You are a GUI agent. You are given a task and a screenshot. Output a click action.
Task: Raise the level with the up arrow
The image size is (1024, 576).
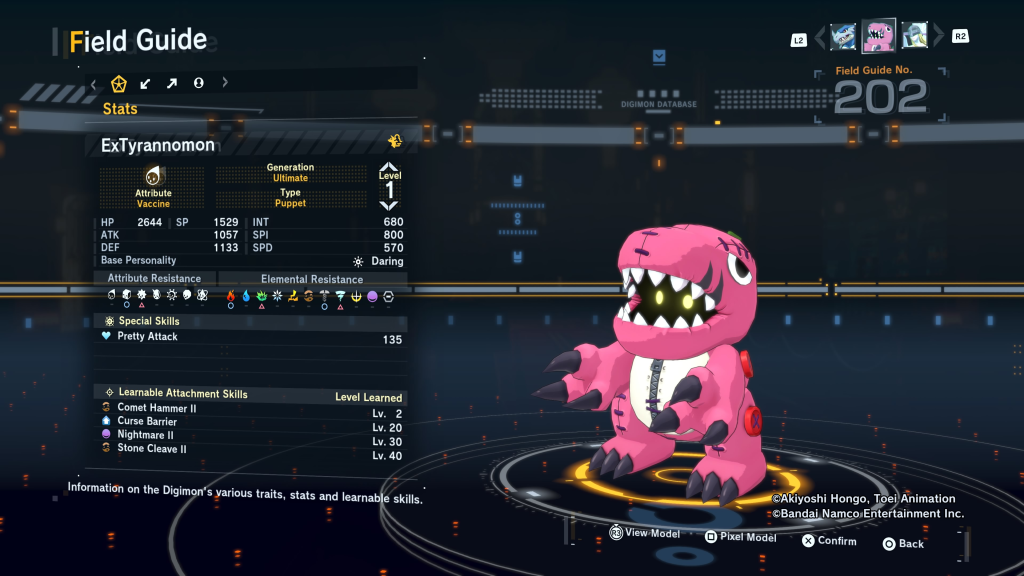pyautogui.click(x=389, y=168)
